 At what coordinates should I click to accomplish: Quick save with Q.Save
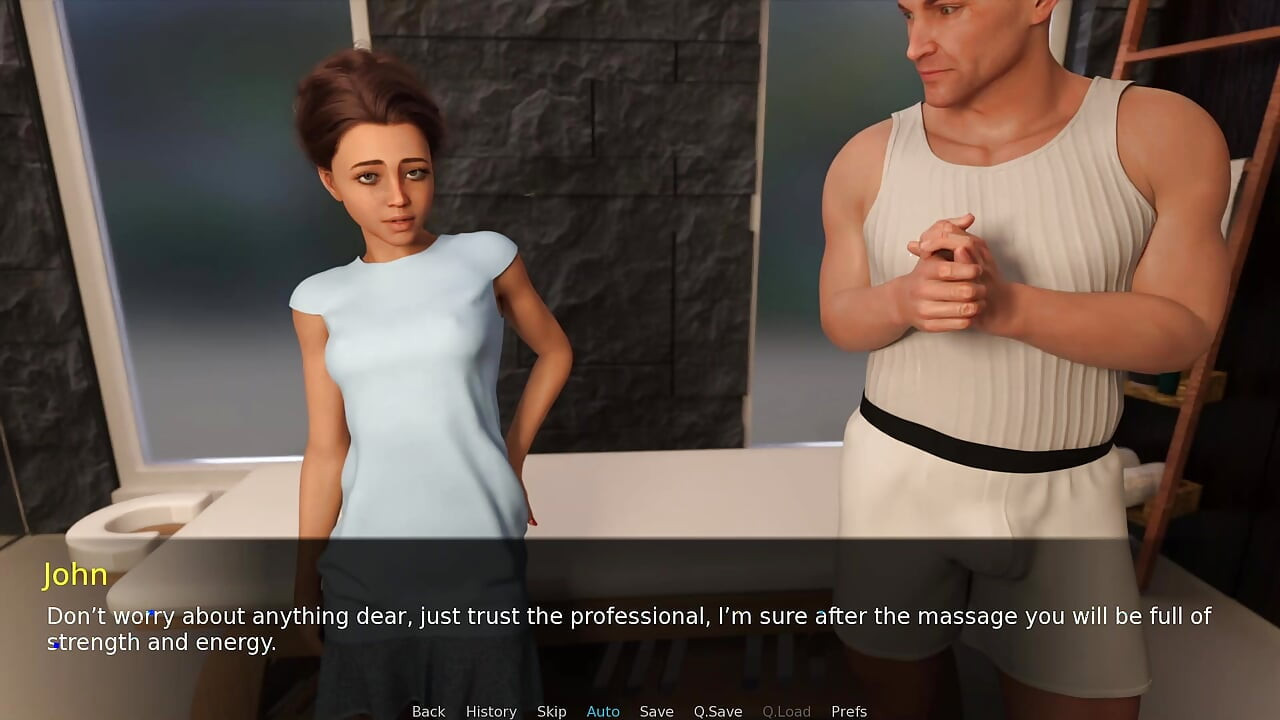coord(718,711)
